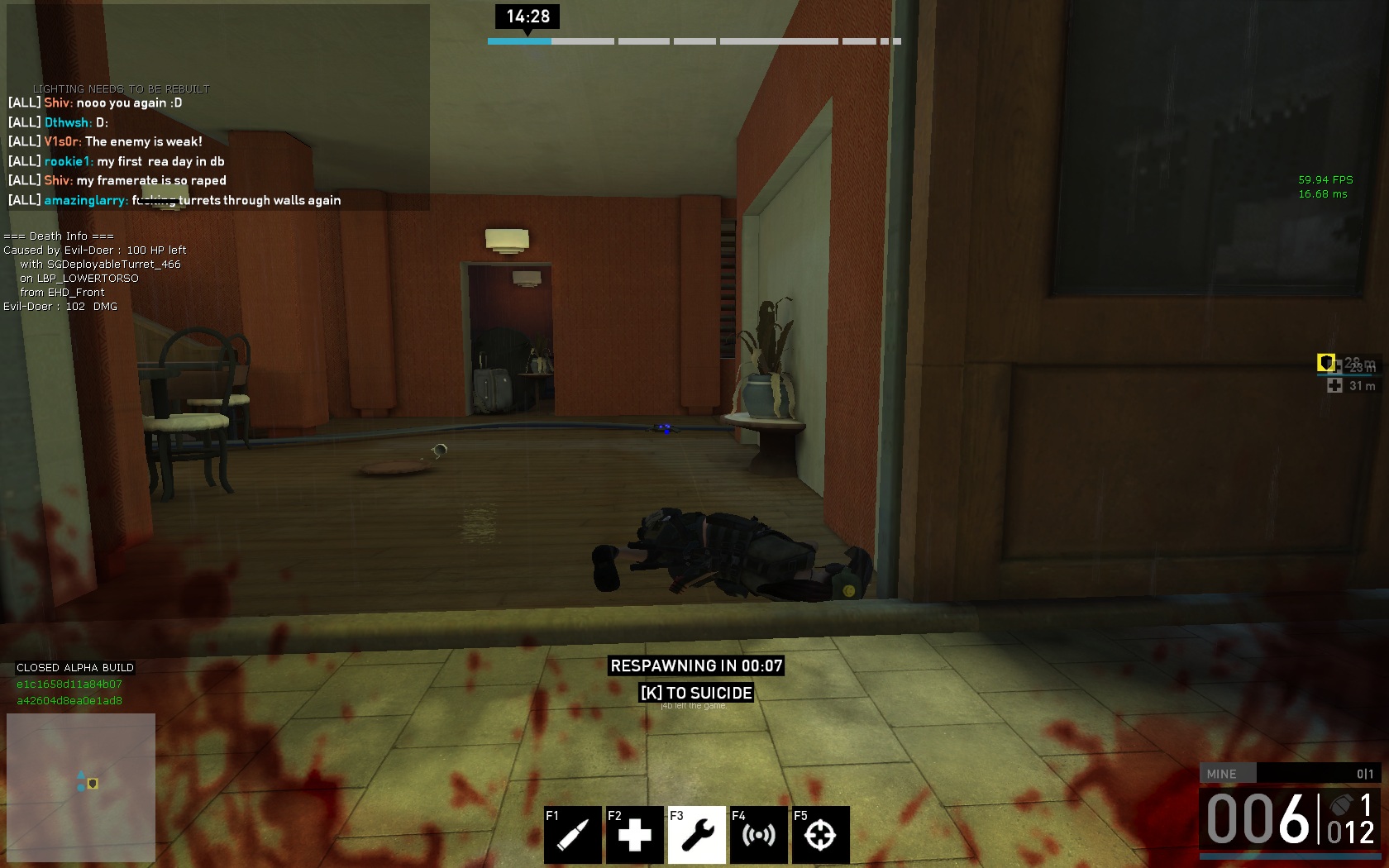
Task: Select the bullet class icon (F1)
Action: click(x=572, y=834)
